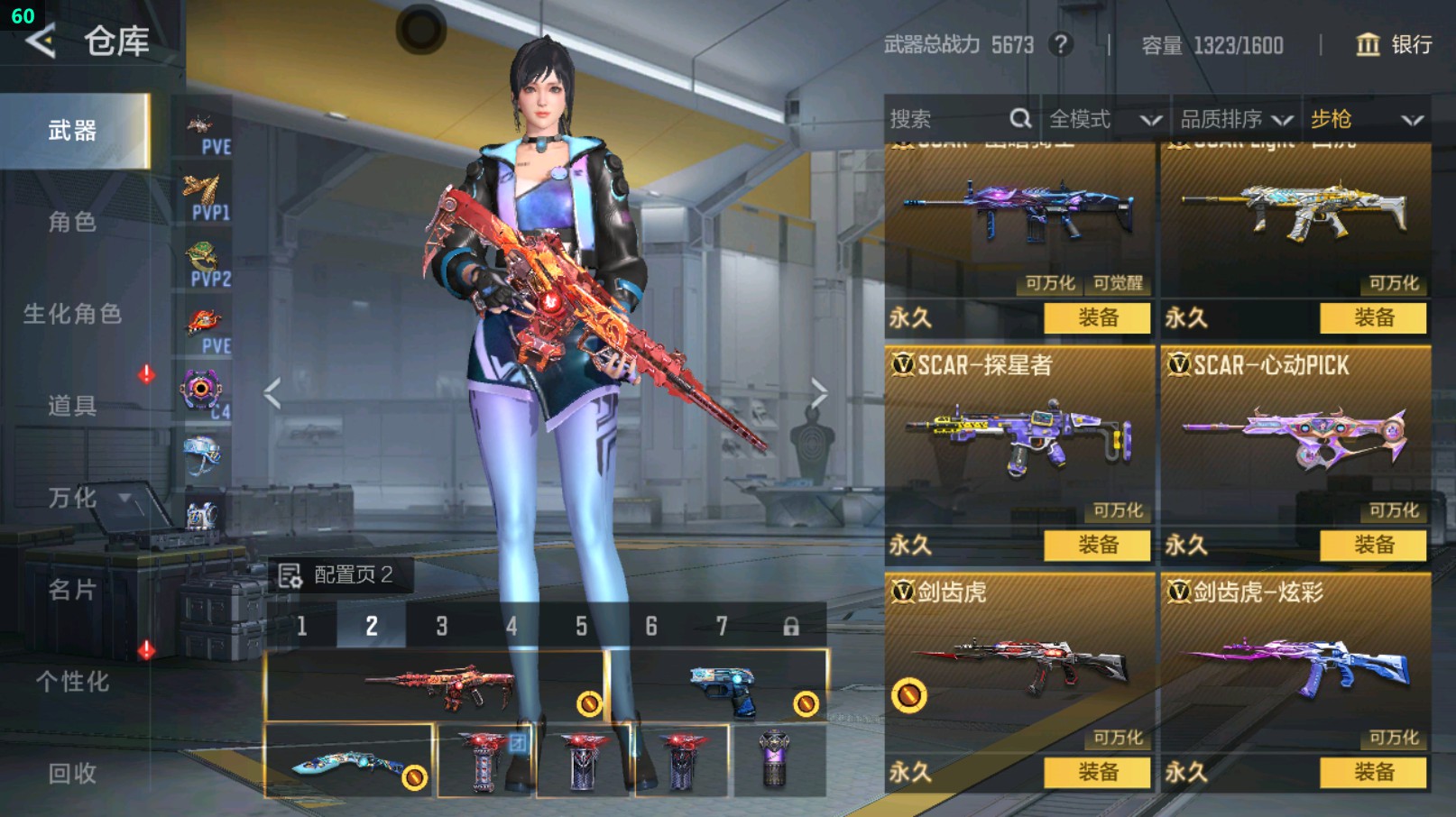
Task: Click the 搜索 search field
Action: 947,119
